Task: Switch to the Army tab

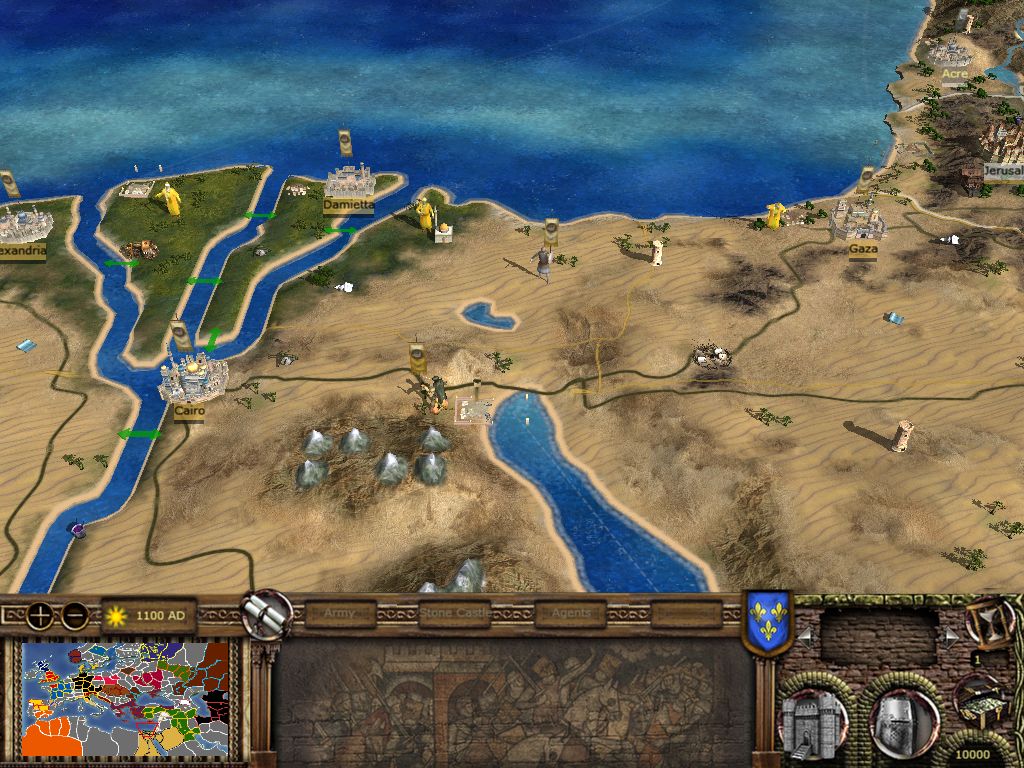Action: coord(340,613)
